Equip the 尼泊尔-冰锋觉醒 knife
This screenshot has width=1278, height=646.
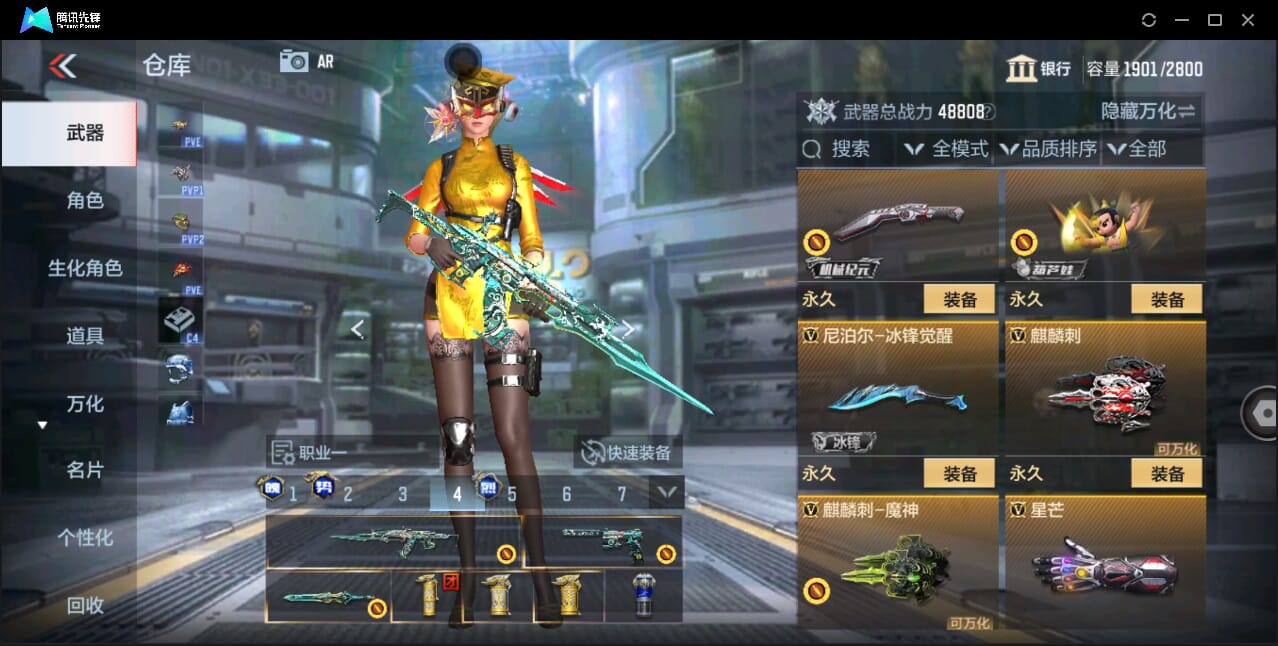coord(958,473)
